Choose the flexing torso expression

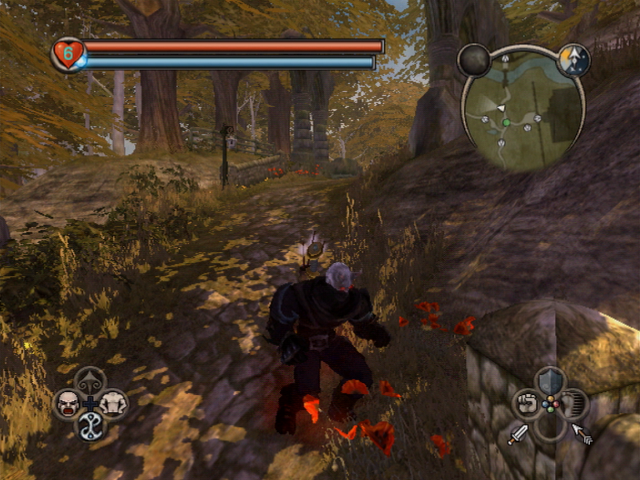click(x=113, y=403)
